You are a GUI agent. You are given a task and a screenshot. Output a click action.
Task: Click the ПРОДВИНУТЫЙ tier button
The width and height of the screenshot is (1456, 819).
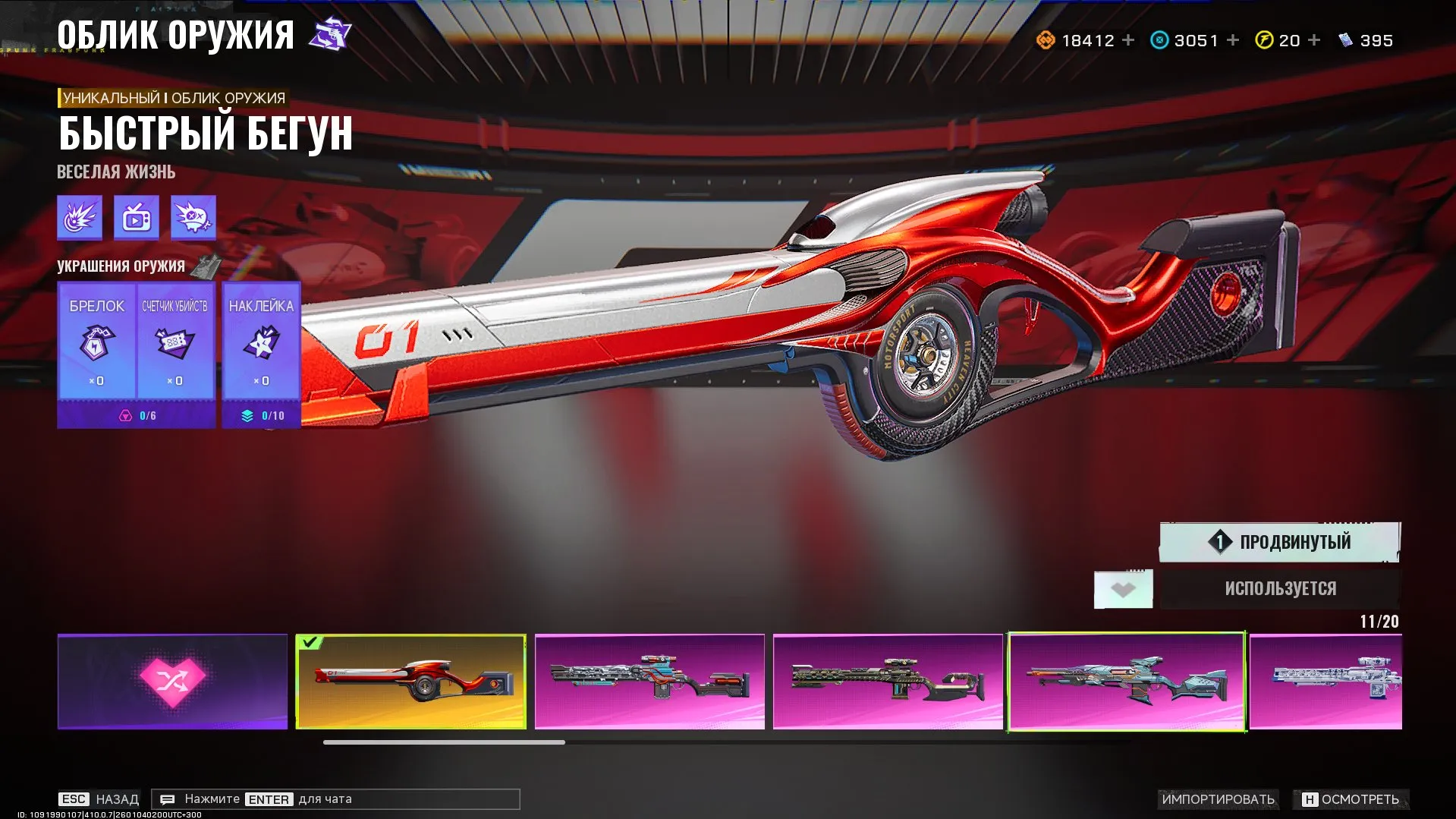coord(1279,542)
